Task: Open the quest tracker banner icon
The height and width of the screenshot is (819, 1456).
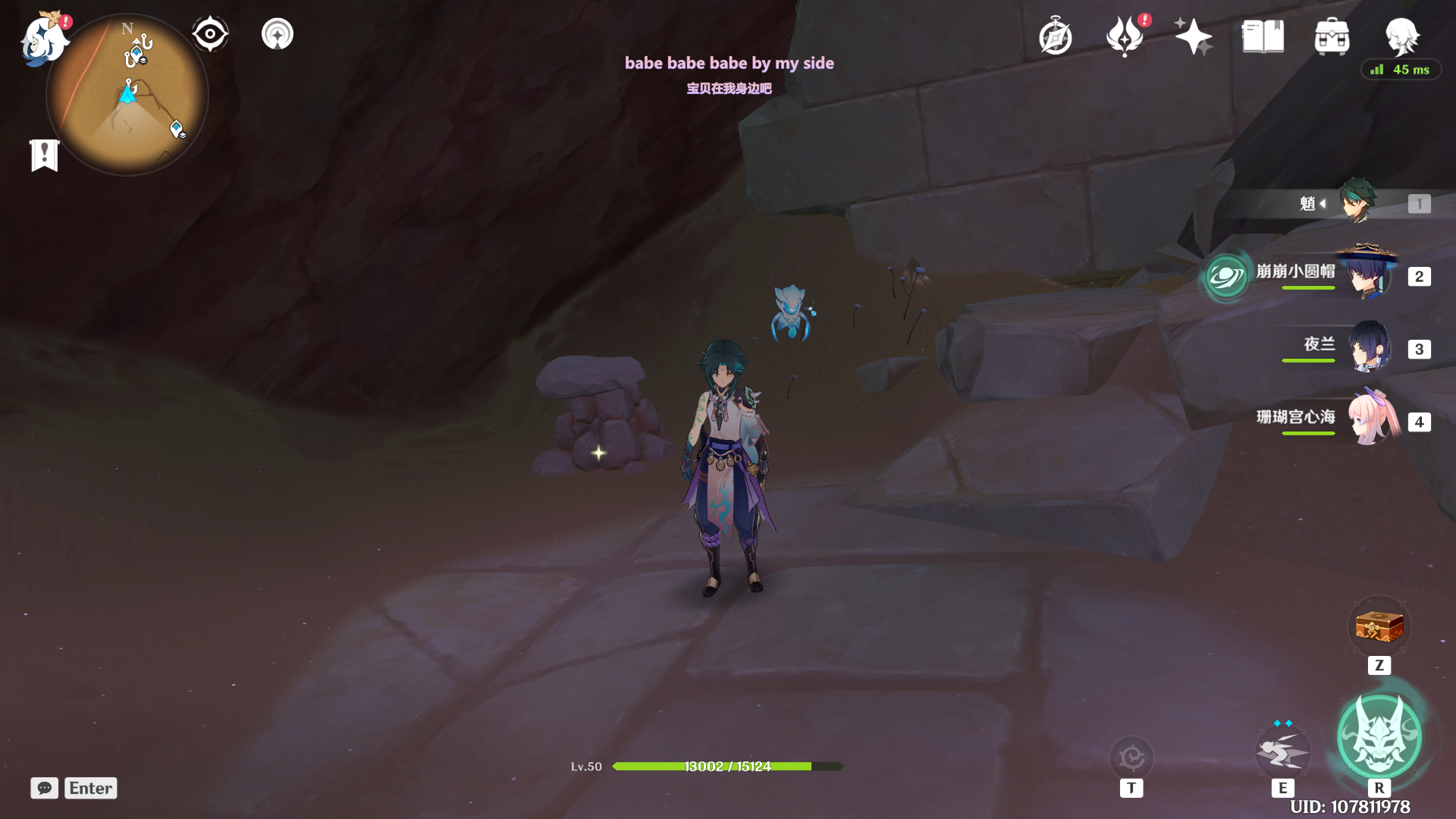Action: coord(45,155)
